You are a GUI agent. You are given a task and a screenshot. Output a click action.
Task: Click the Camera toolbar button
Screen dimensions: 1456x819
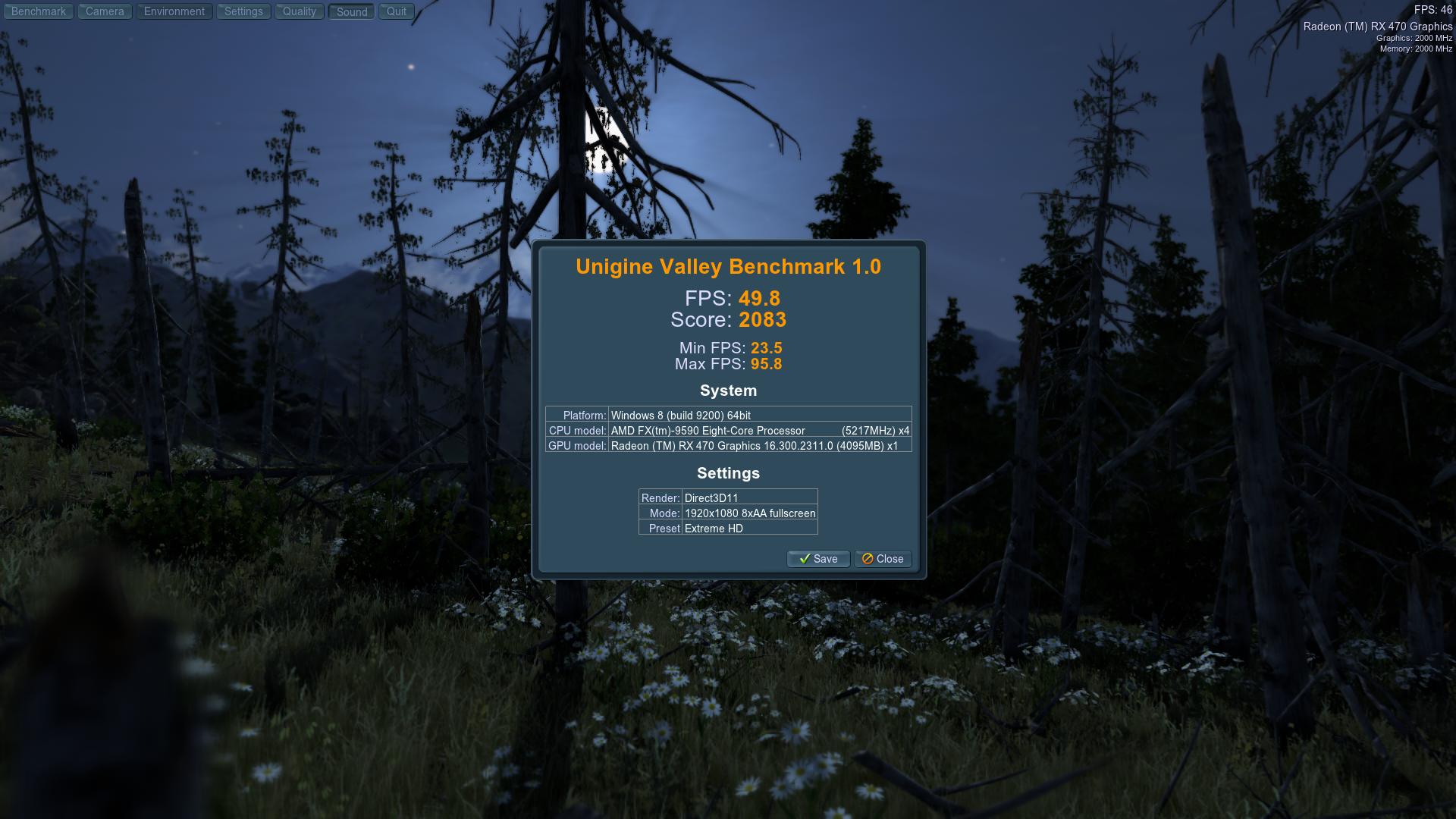pyautogui.click(x=105, y=11)
